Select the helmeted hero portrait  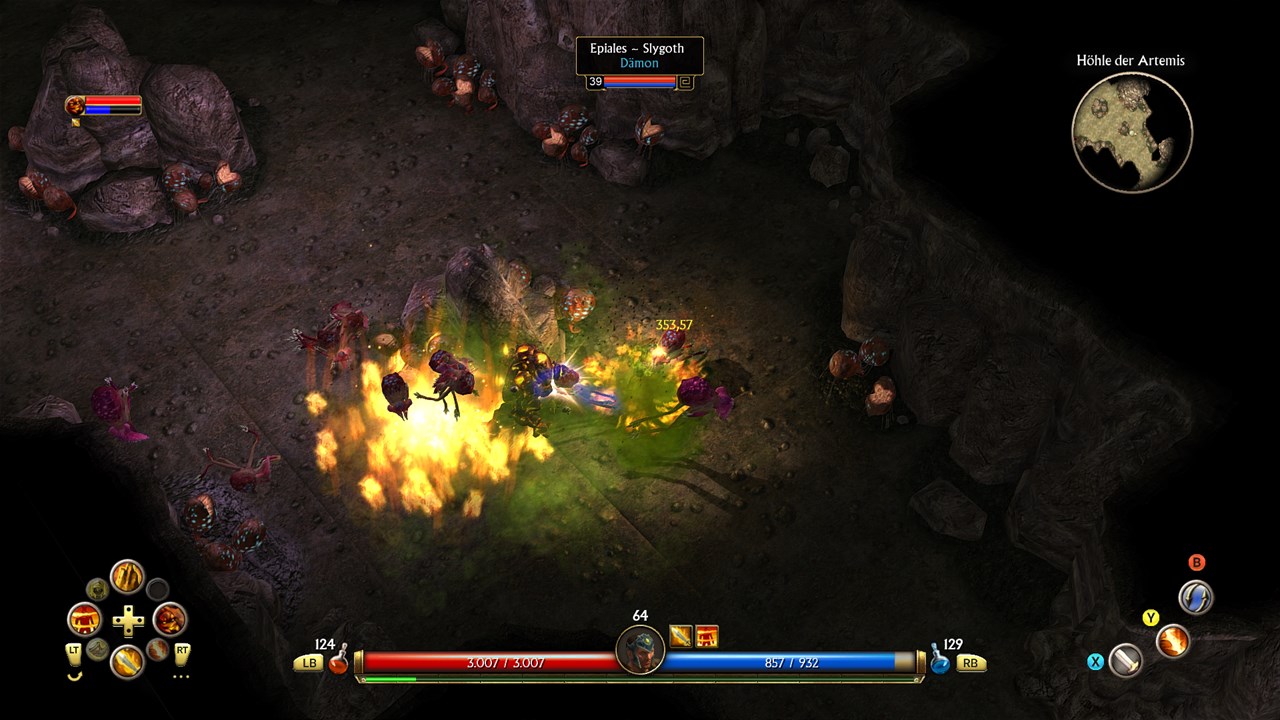640,650
